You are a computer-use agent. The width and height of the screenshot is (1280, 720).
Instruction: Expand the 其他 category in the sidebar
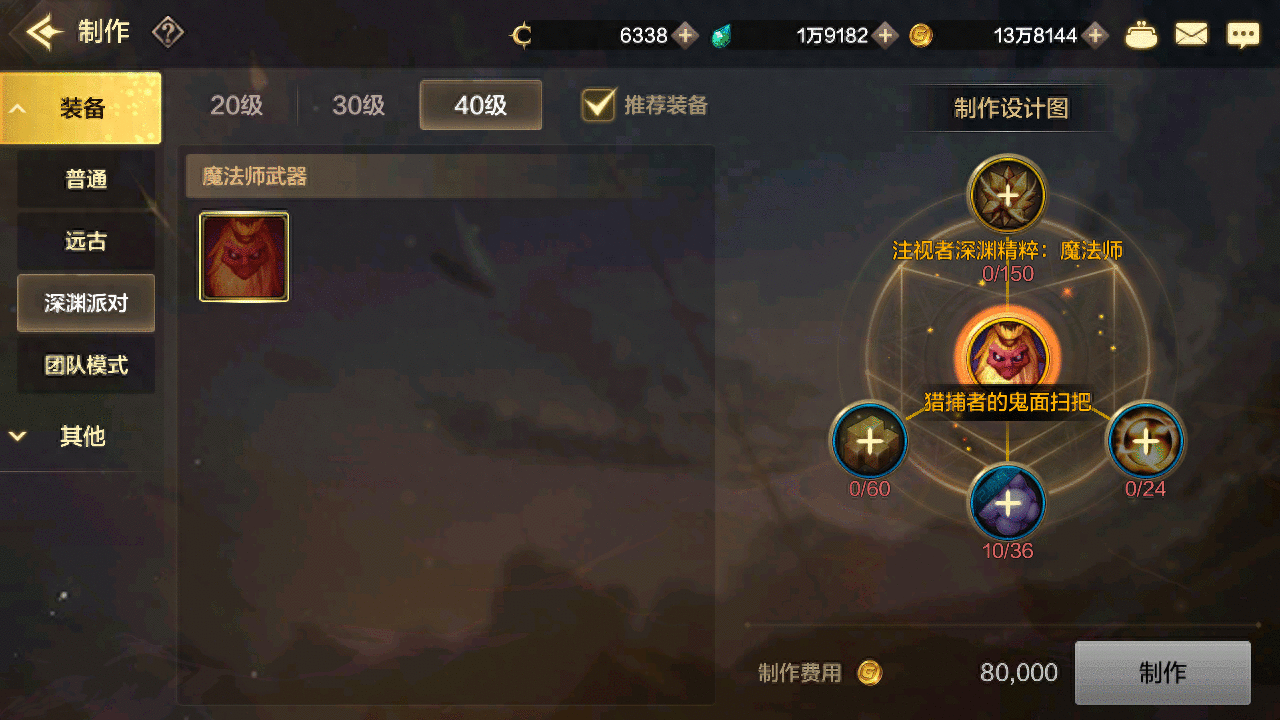(x=80, y=436)
